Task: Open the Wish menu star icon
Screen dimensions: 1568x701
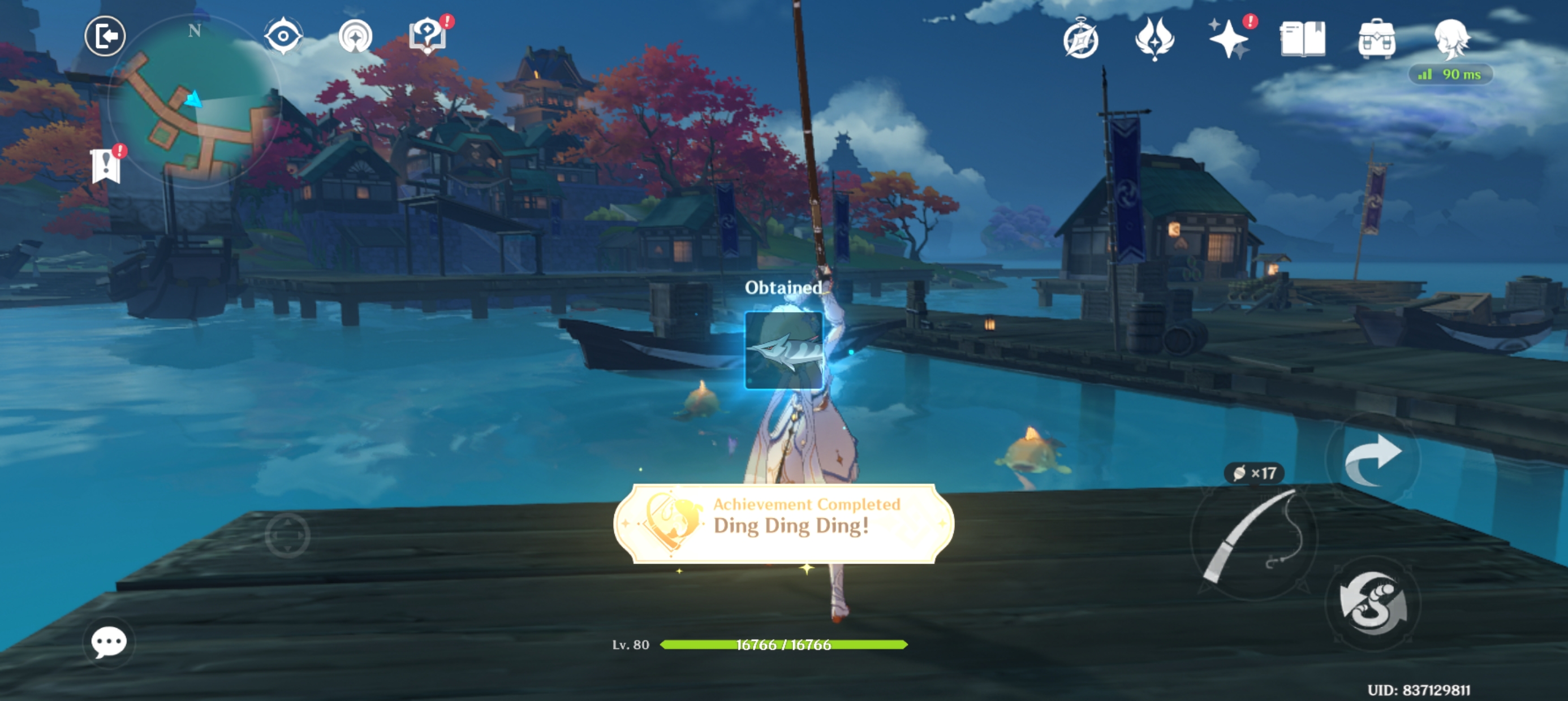Action: coord(1230,39)
